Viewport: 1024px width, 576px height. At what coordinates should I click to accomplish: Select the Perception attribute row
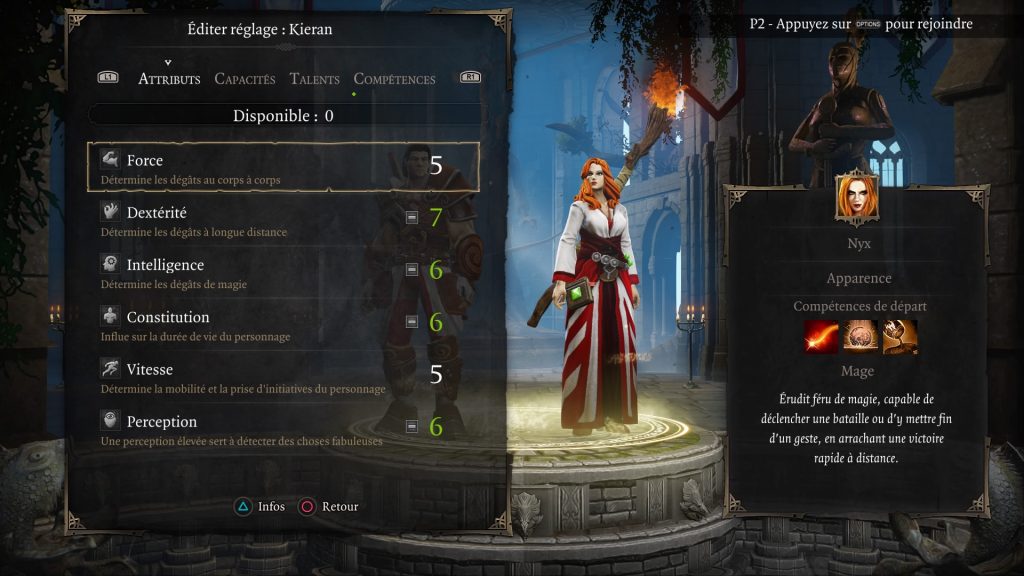[x=250, y=429]
